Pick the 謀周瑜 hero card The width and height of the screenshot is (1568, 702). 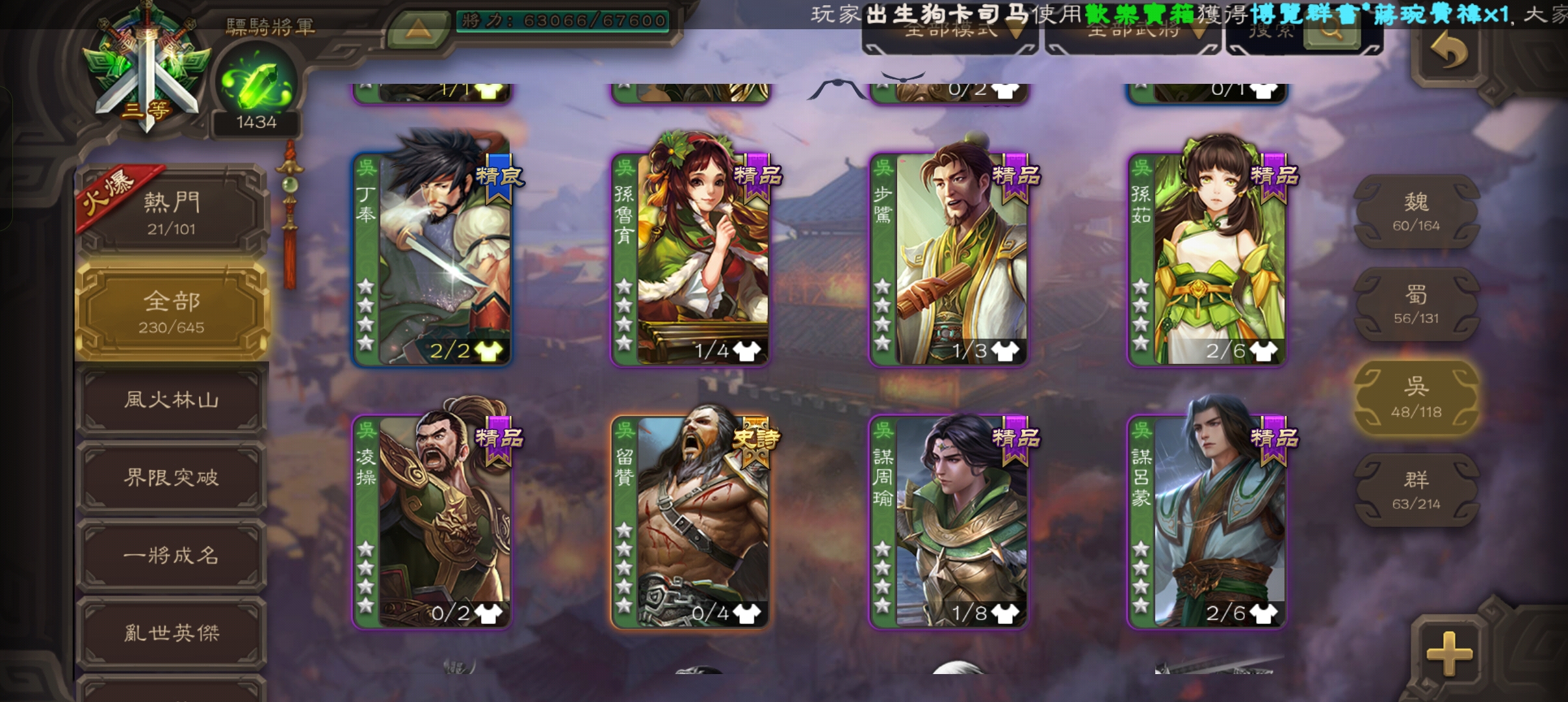pos(948,522)
